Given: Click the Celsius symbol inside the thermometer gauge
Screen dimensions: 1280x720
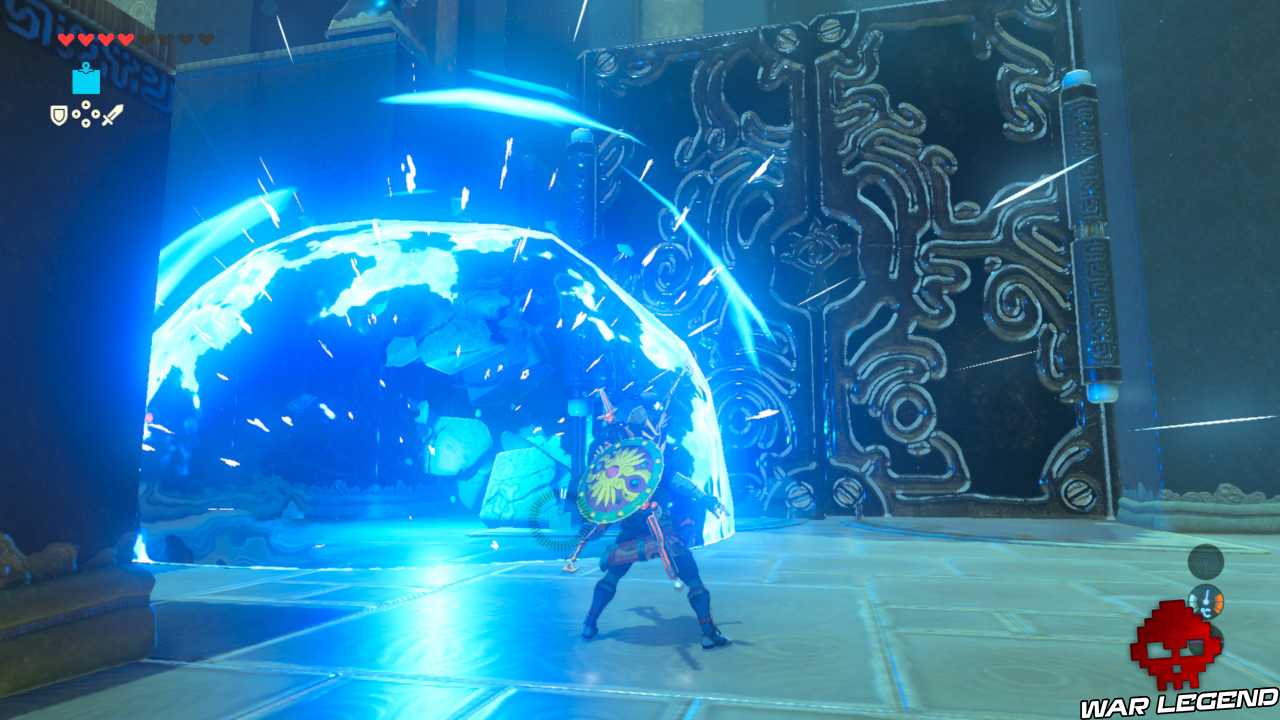Looking at the screenshot, I should (1205, 611).
